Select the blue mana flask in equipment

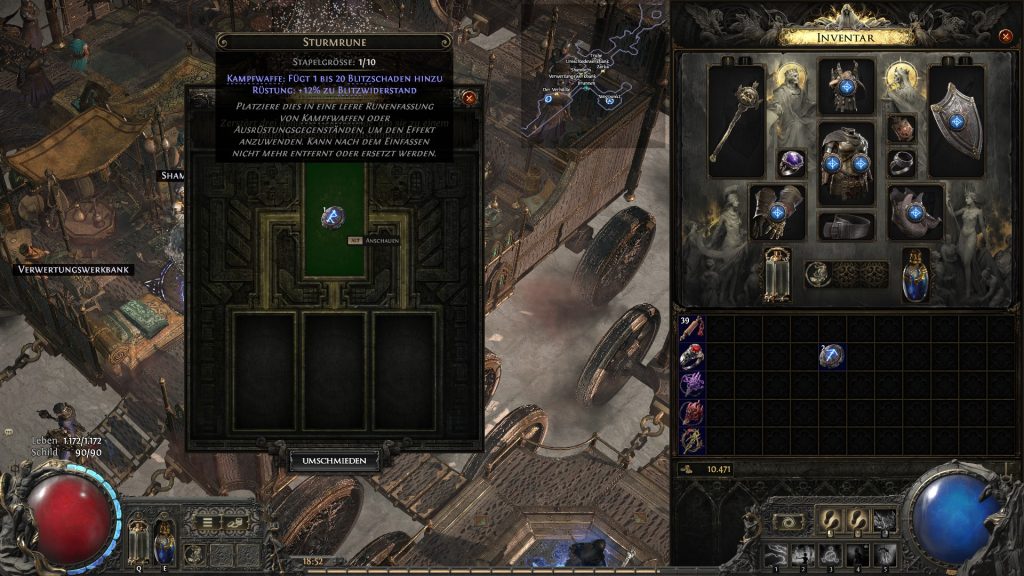[x=915, y=274]
